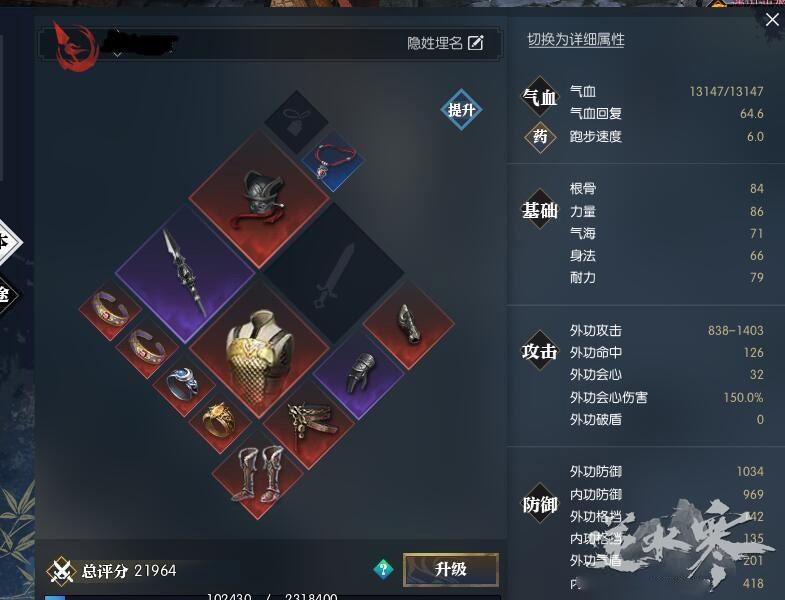Click the 隐姓埋名 edit name button

(x=445, y=43)
